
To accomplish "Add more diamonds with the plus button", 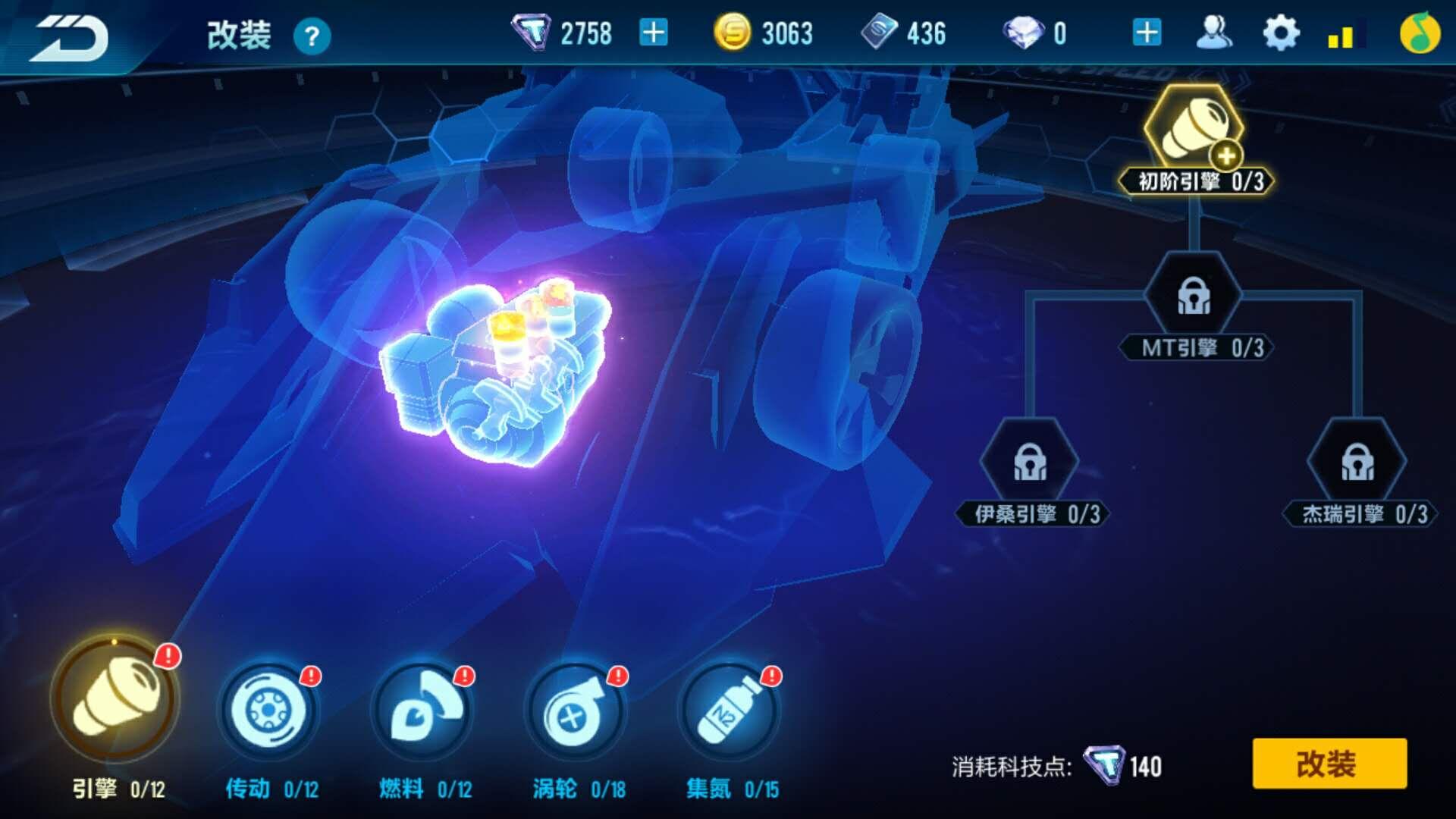I will pyautogui.click(x=1147, y=33).
